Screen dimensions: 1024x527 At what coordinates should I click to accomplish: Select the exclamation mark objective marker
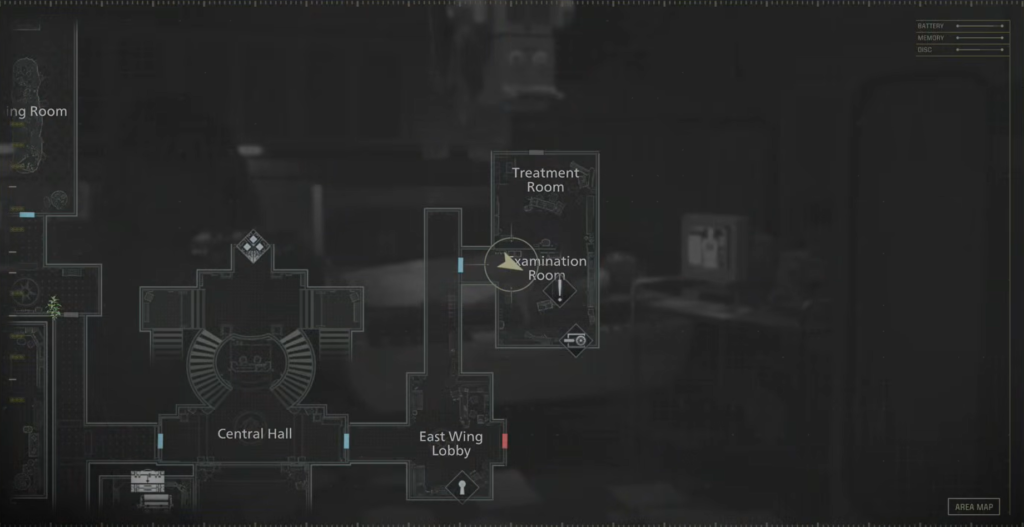pos(560,291)
